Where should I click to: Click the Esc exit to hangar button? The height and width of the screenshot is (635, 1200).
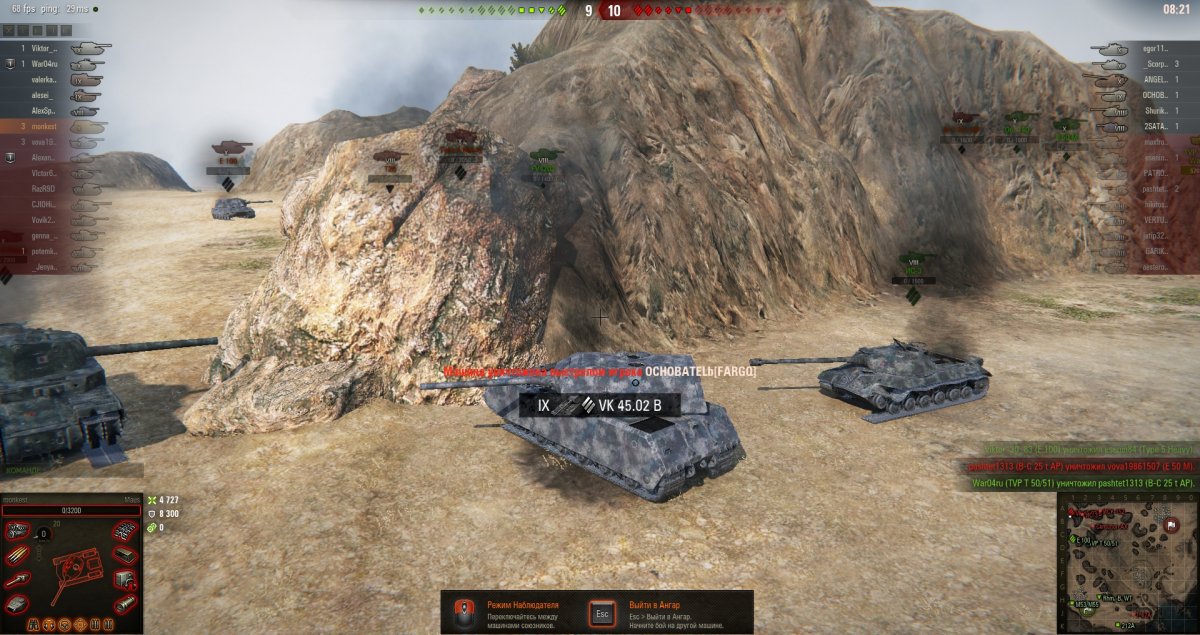tap(602, 612)
